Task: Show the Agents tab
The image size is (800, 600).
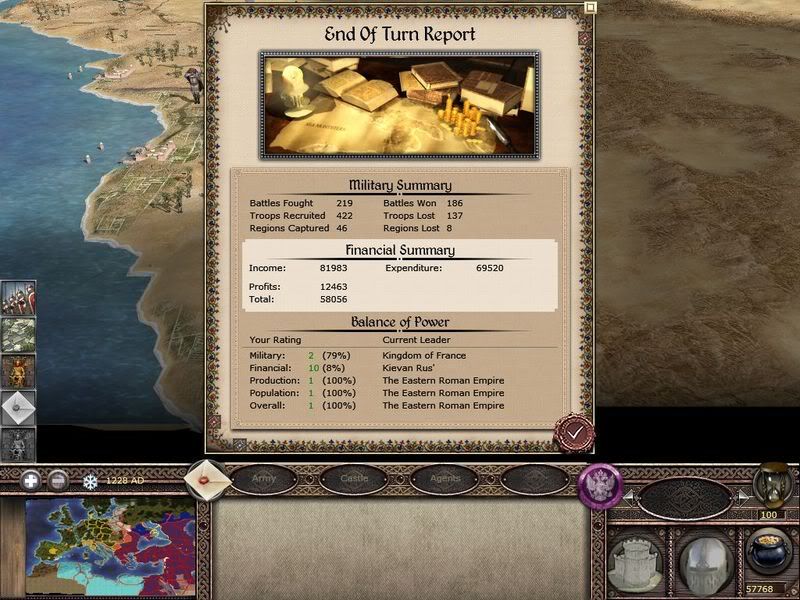Action: pyautogui.click(x=444, y=479)
